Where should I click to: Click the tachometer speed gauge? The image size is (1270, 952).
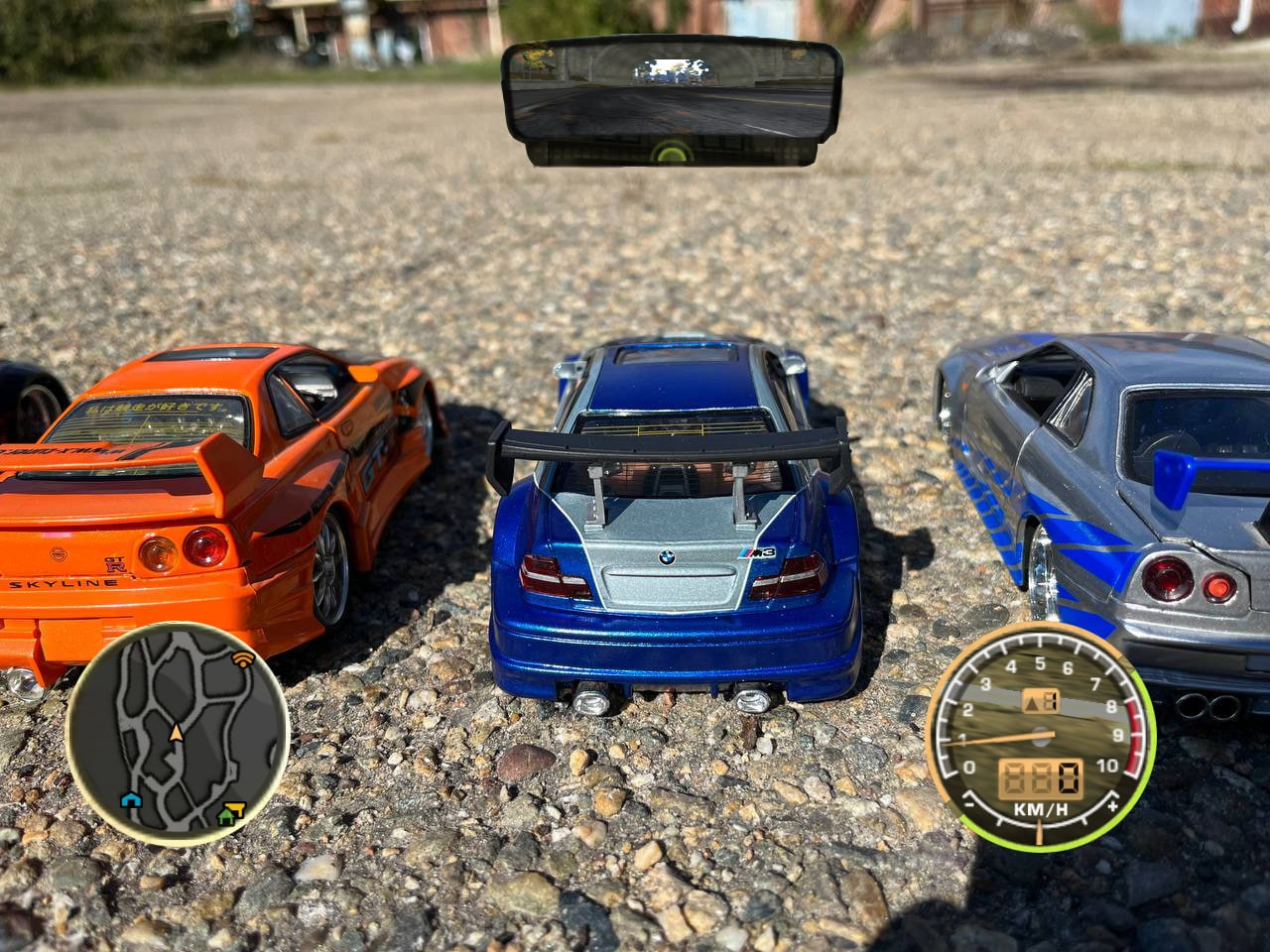pos(1040,736)
